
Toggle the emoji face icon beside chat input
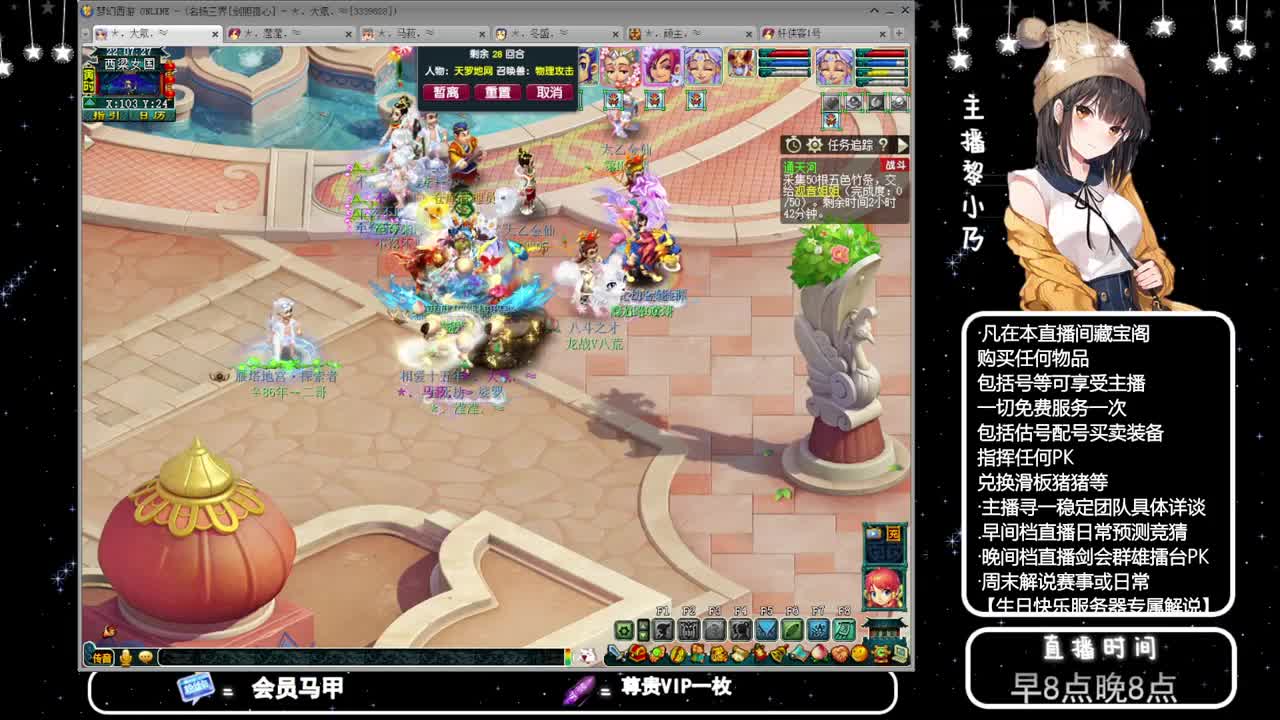(146, 655)
